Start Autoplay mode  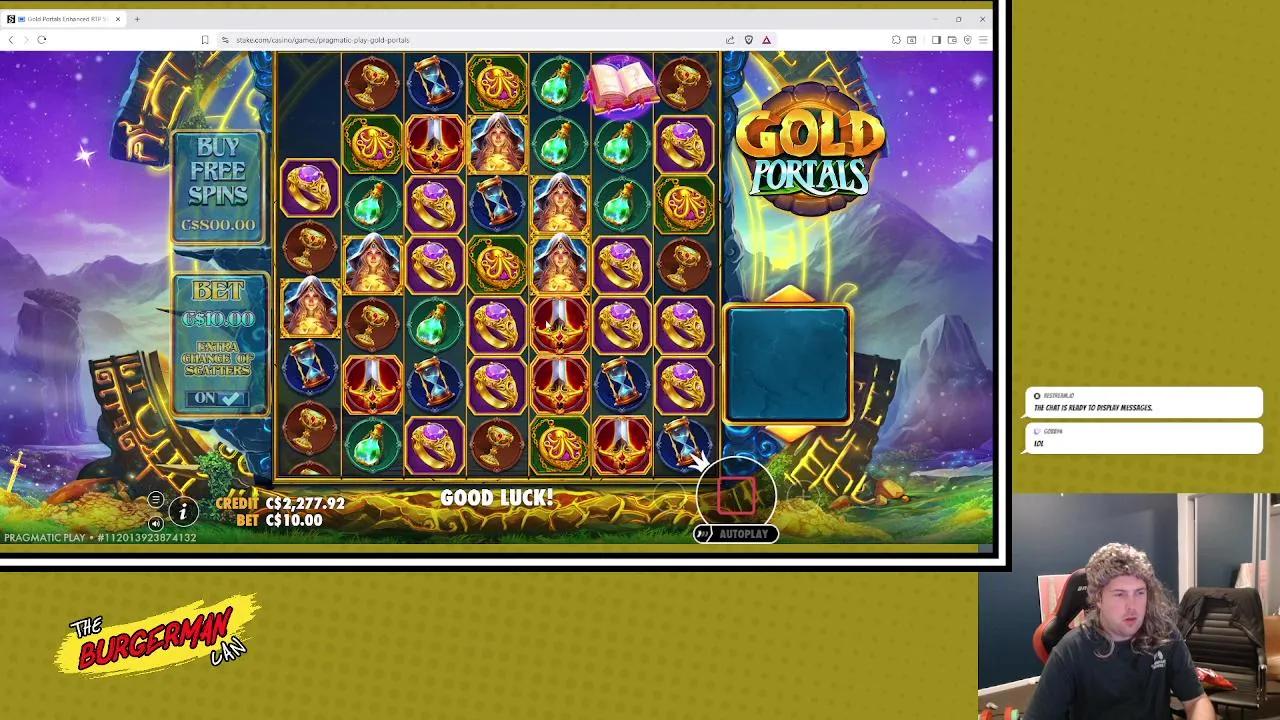pos(743,534)
